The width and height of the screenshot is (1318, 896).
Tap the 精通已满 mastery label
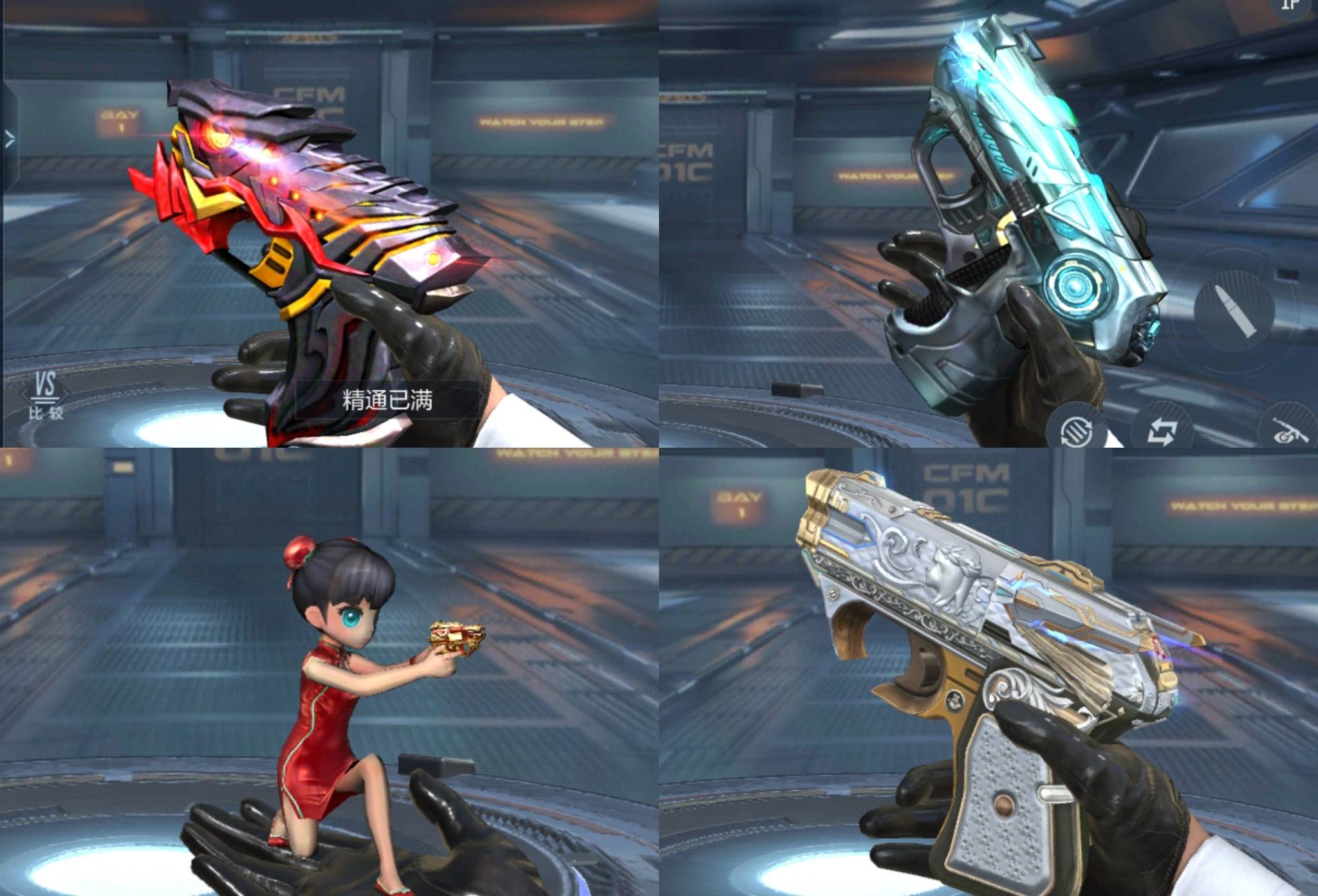[x=387, y=401]
